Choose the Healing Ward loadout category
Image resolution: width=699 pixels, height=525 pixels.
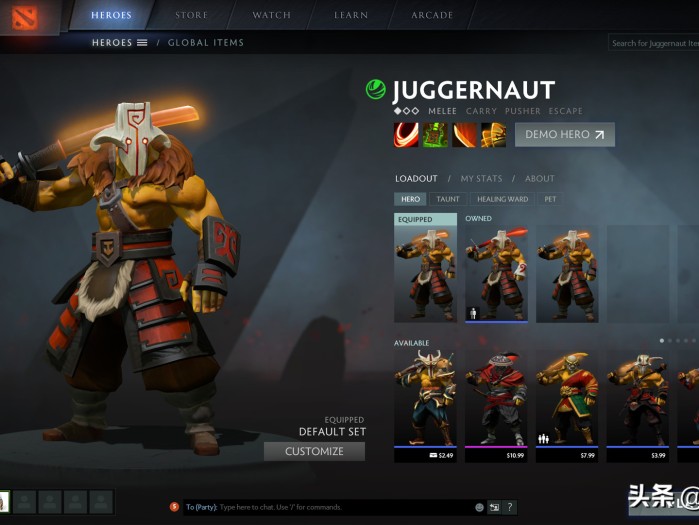(502, 199)
